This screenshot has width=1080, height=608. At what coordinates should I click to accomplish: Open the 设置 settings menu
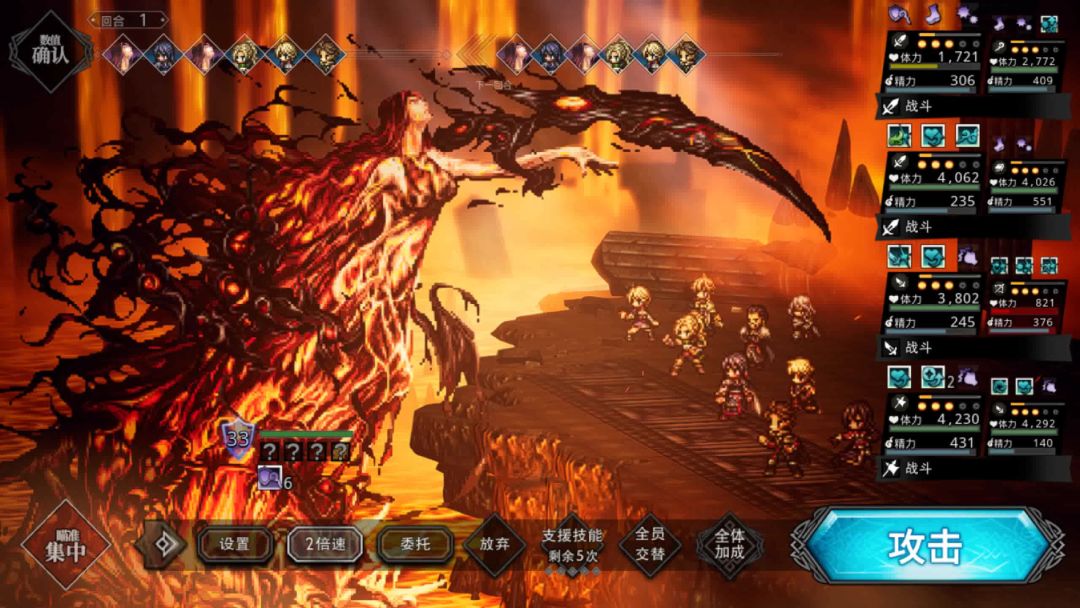(235, 545)
